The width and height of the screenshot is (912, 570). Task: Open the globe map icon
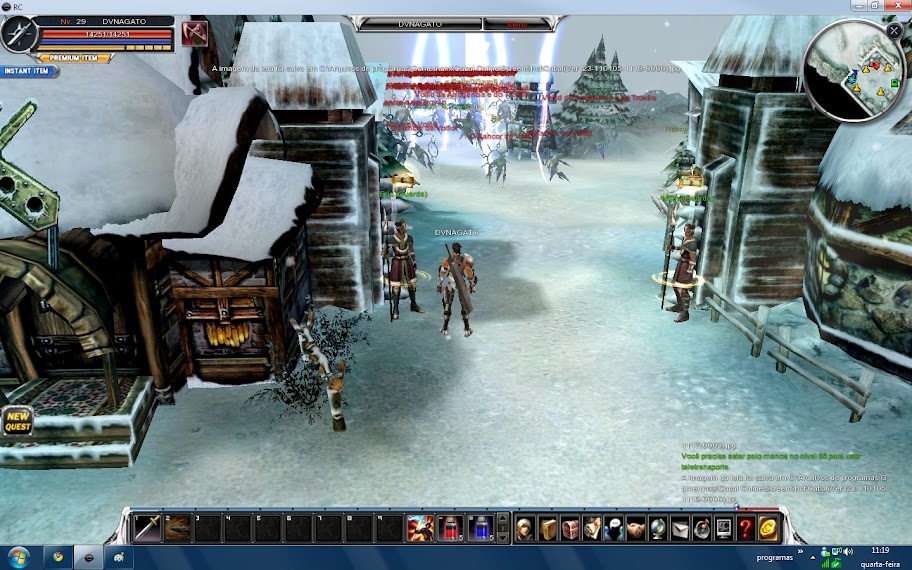coord(658,527)
